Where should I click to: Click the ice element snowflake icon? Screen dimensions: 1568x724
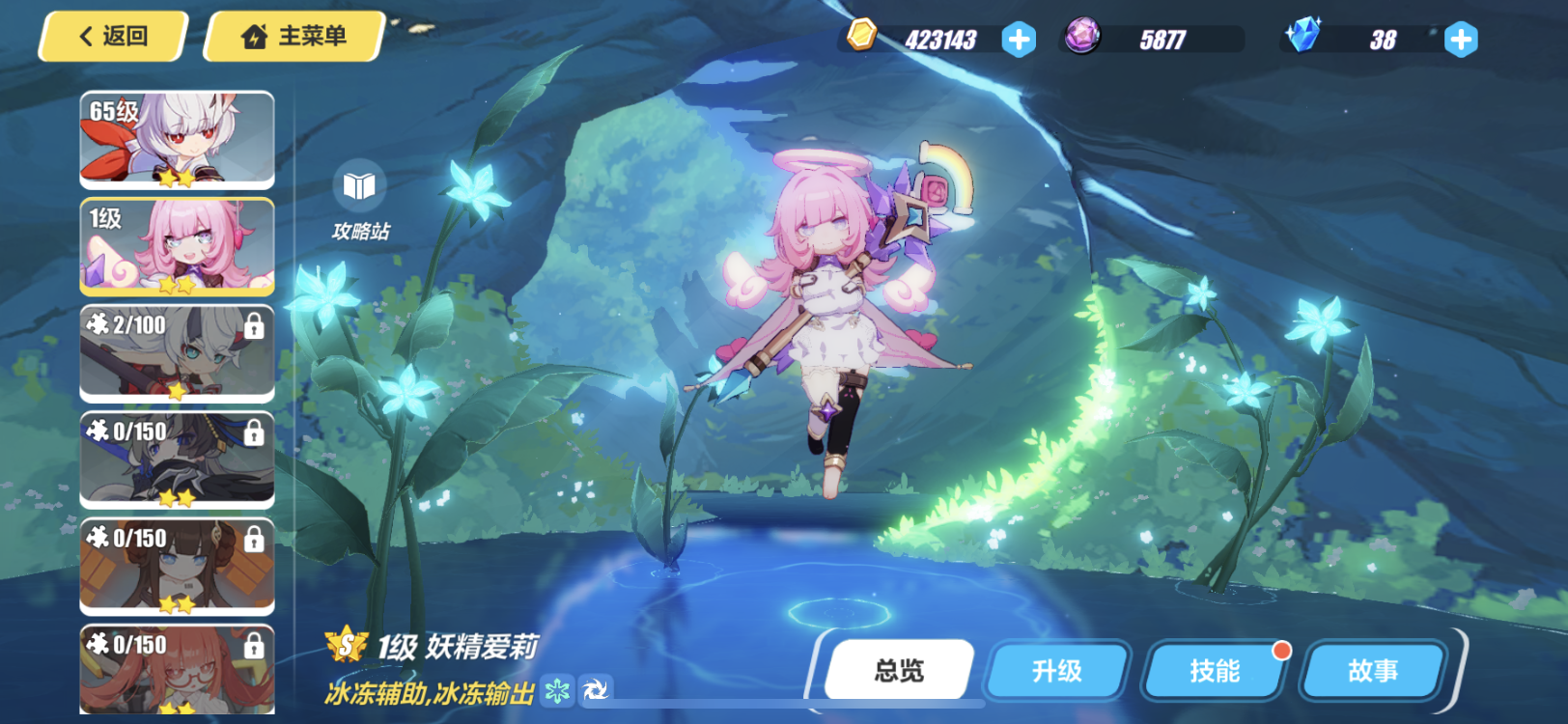558,692
